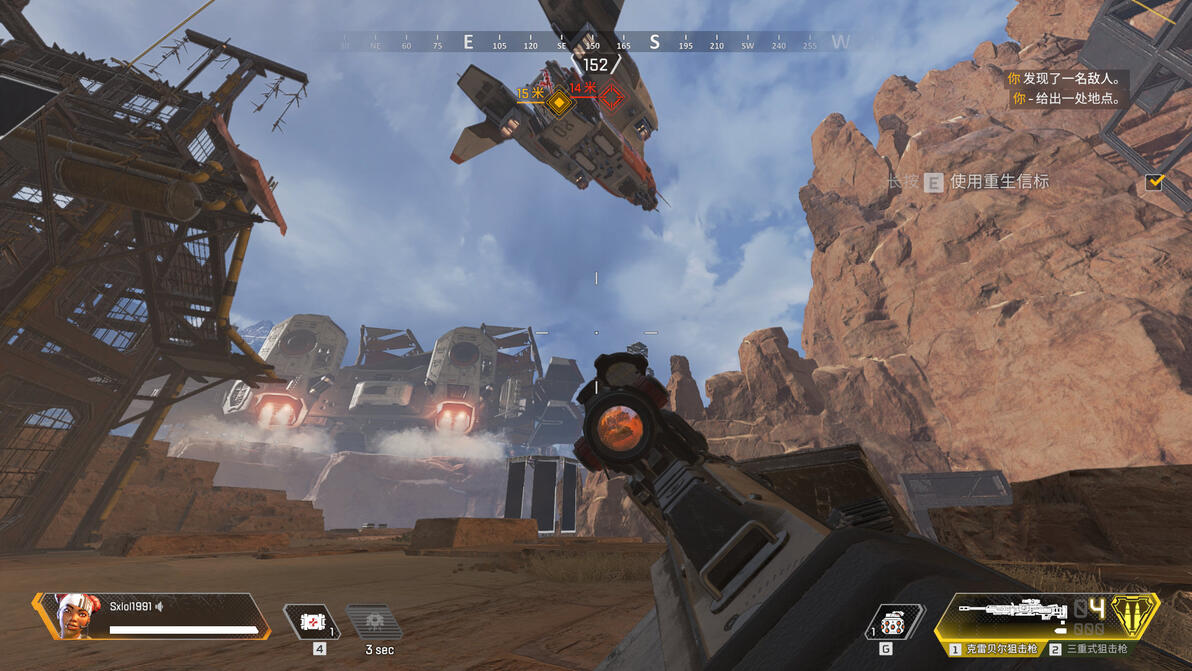The image size is (1192, 671).
Task: Click the Kraber sniper rifle image
Action: 1010,610
